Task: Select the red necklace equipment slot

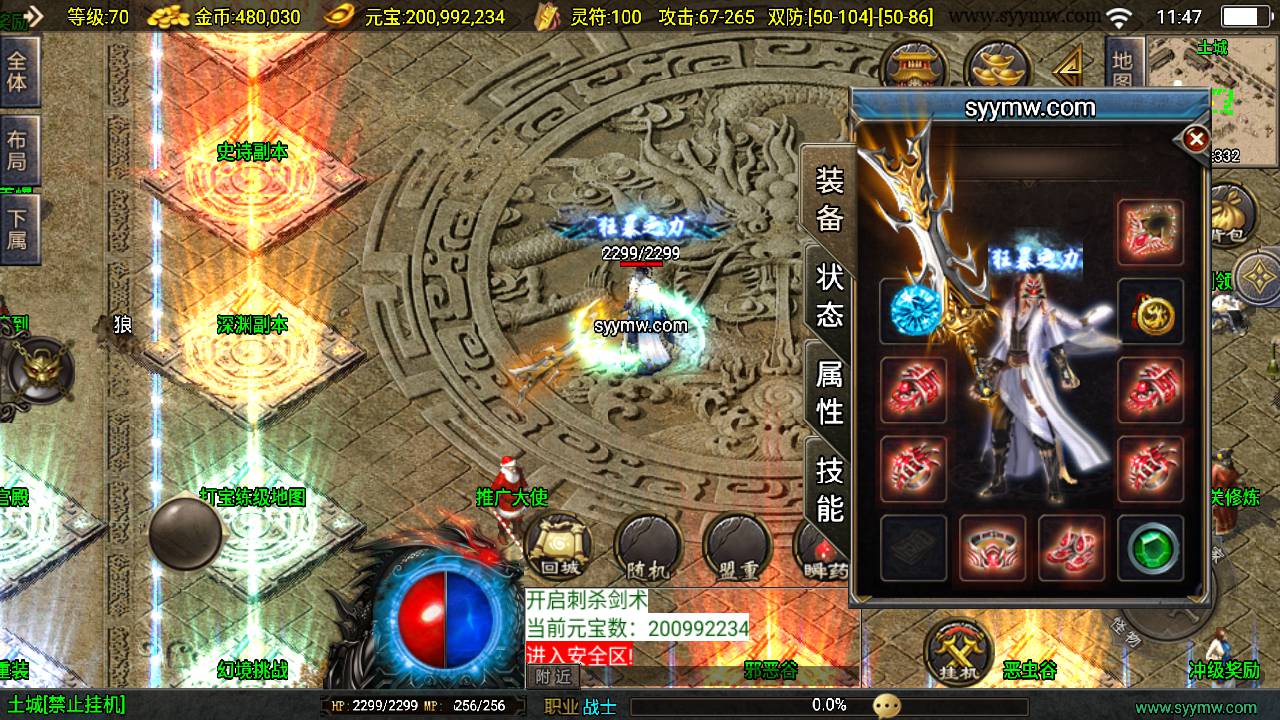Action: (1150, 232)
